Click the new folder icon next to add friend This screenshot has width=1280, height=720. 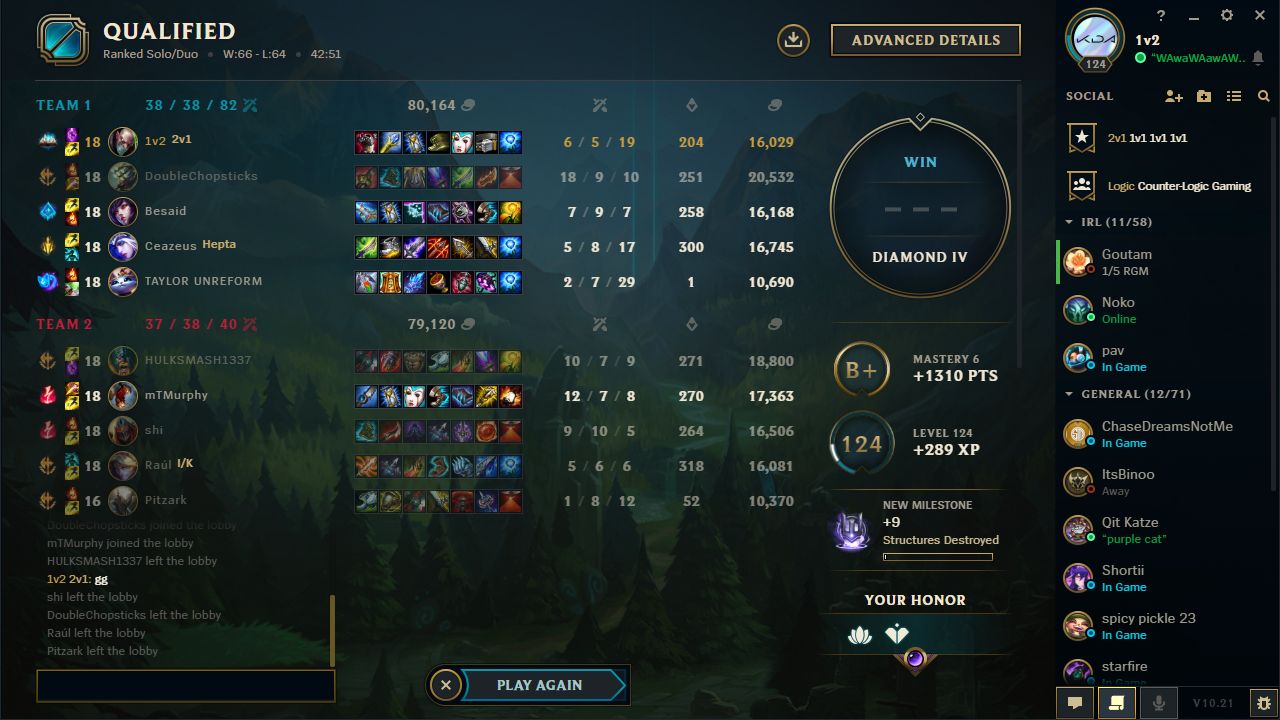click(1204, 96)
